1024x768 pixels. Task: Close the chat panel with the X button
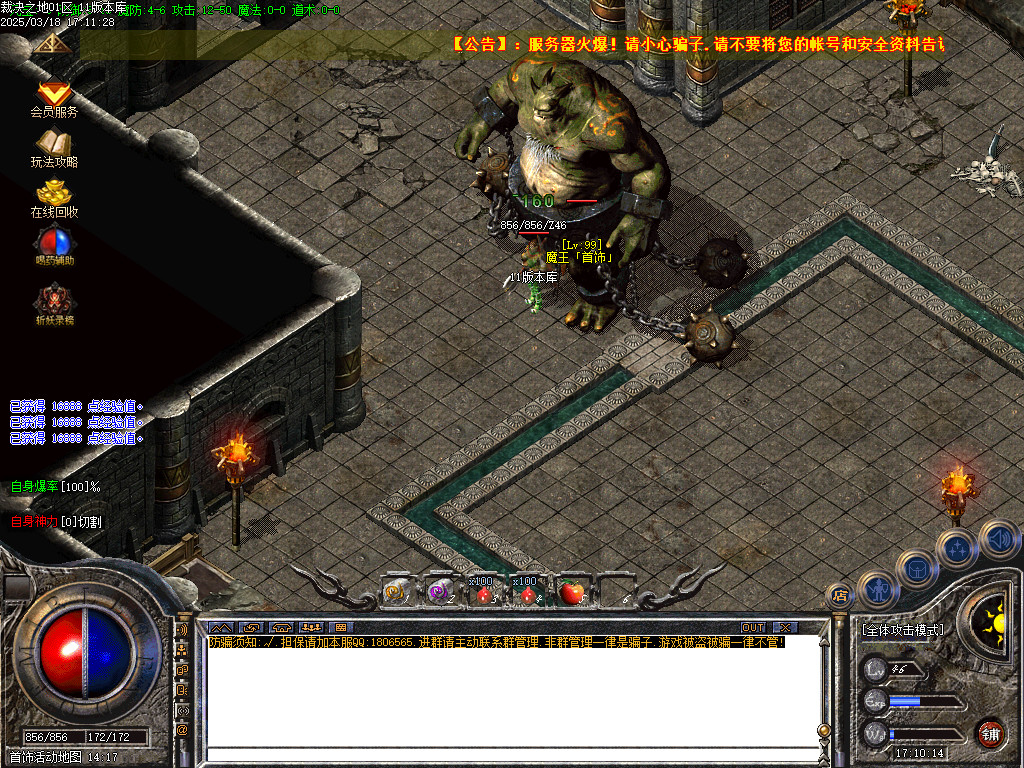coord(785,627)
